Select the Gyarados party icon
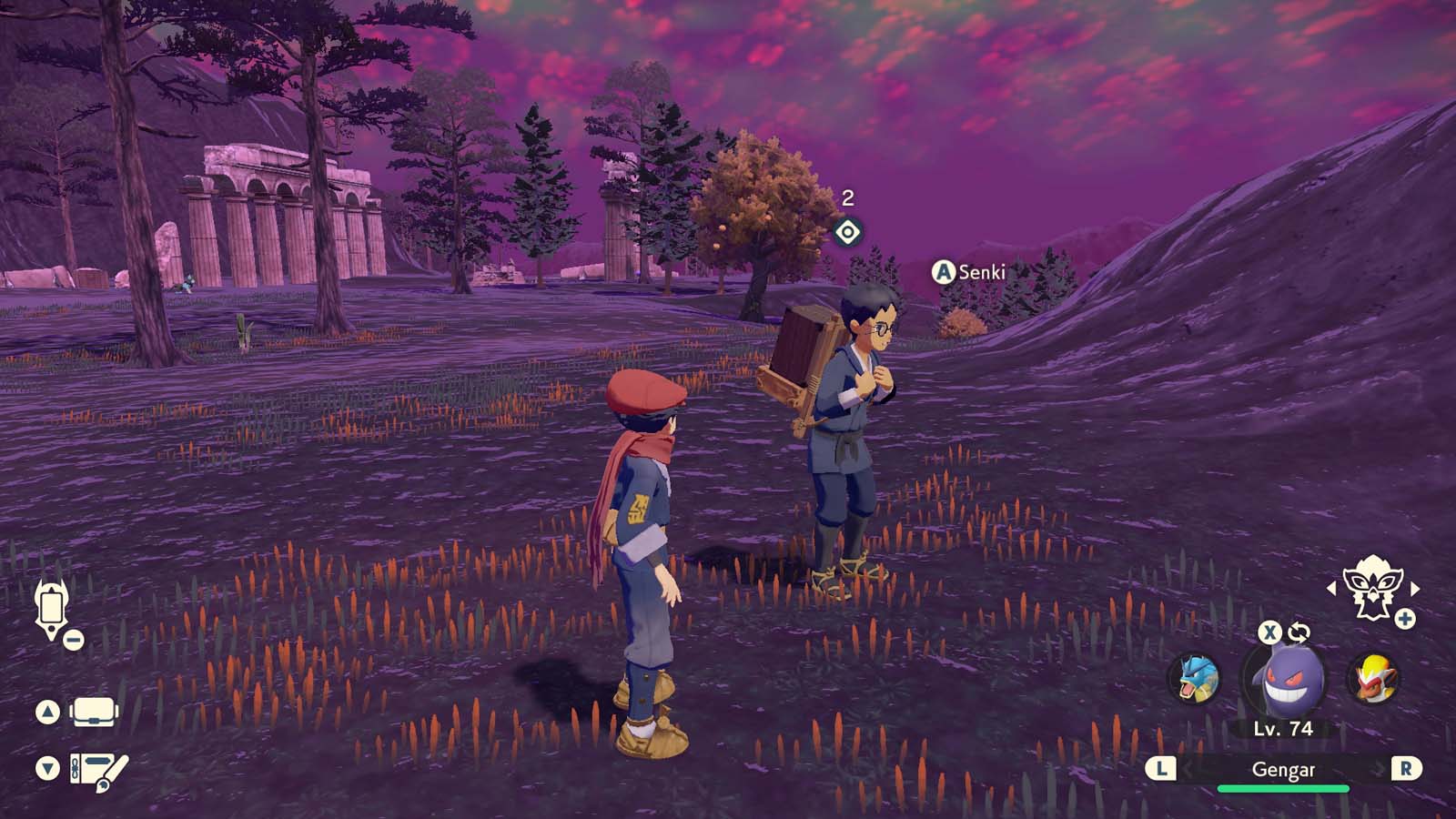The width and height of the screenshot is (1456, 819). click(1195, 678)
